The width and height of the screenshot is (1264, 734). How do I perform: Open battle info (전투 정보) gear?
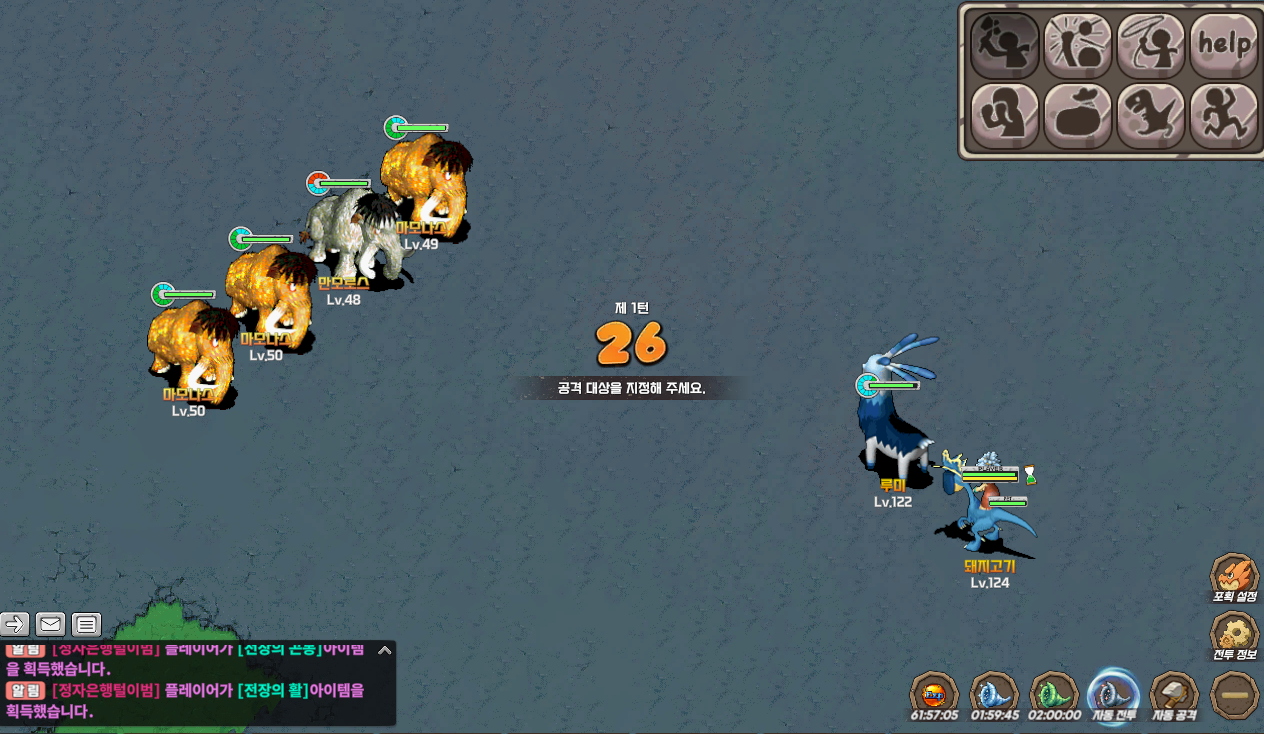(x=1234, y=635)
